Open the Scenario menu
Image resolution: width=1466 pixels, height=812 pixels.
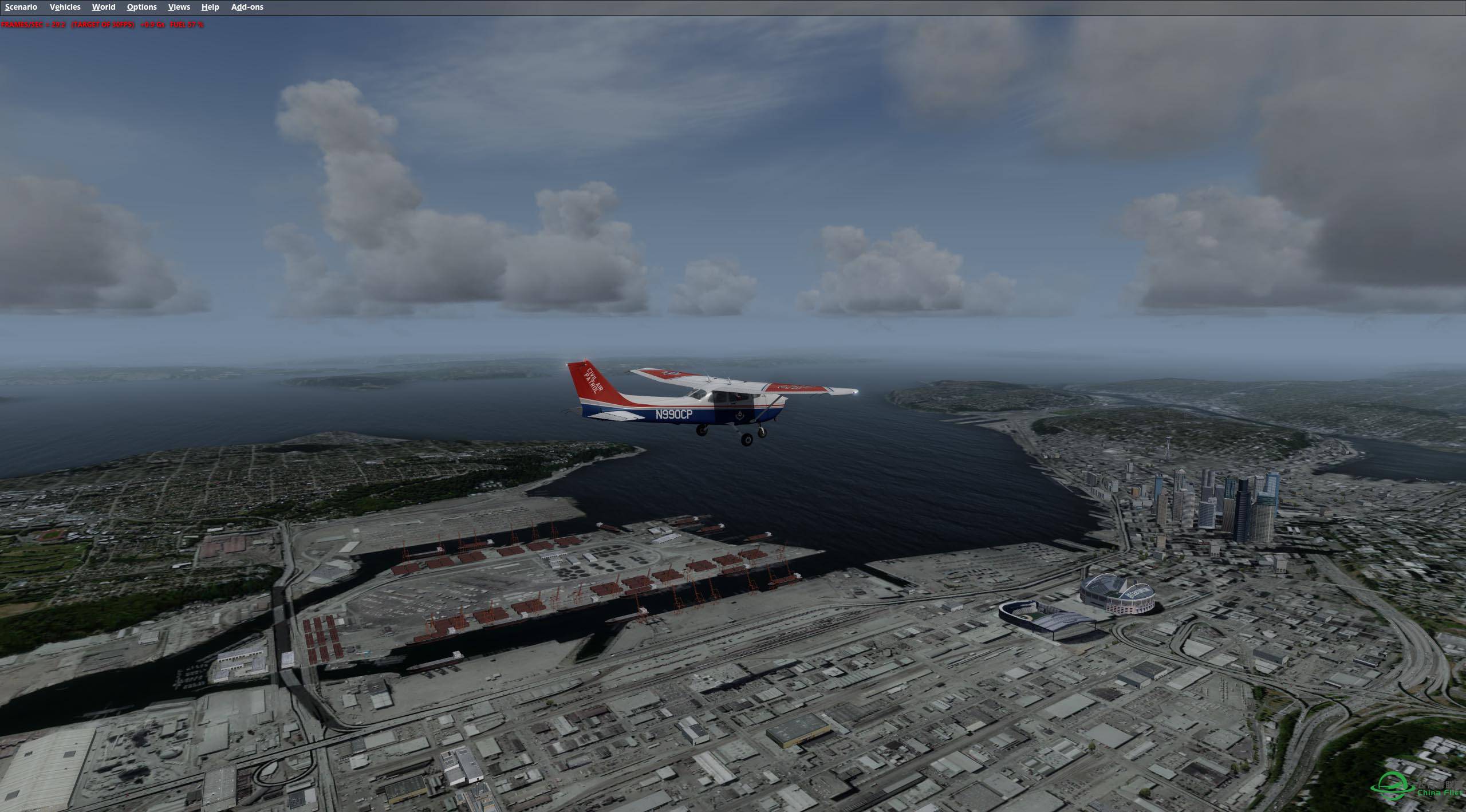[x=21, y=7]
